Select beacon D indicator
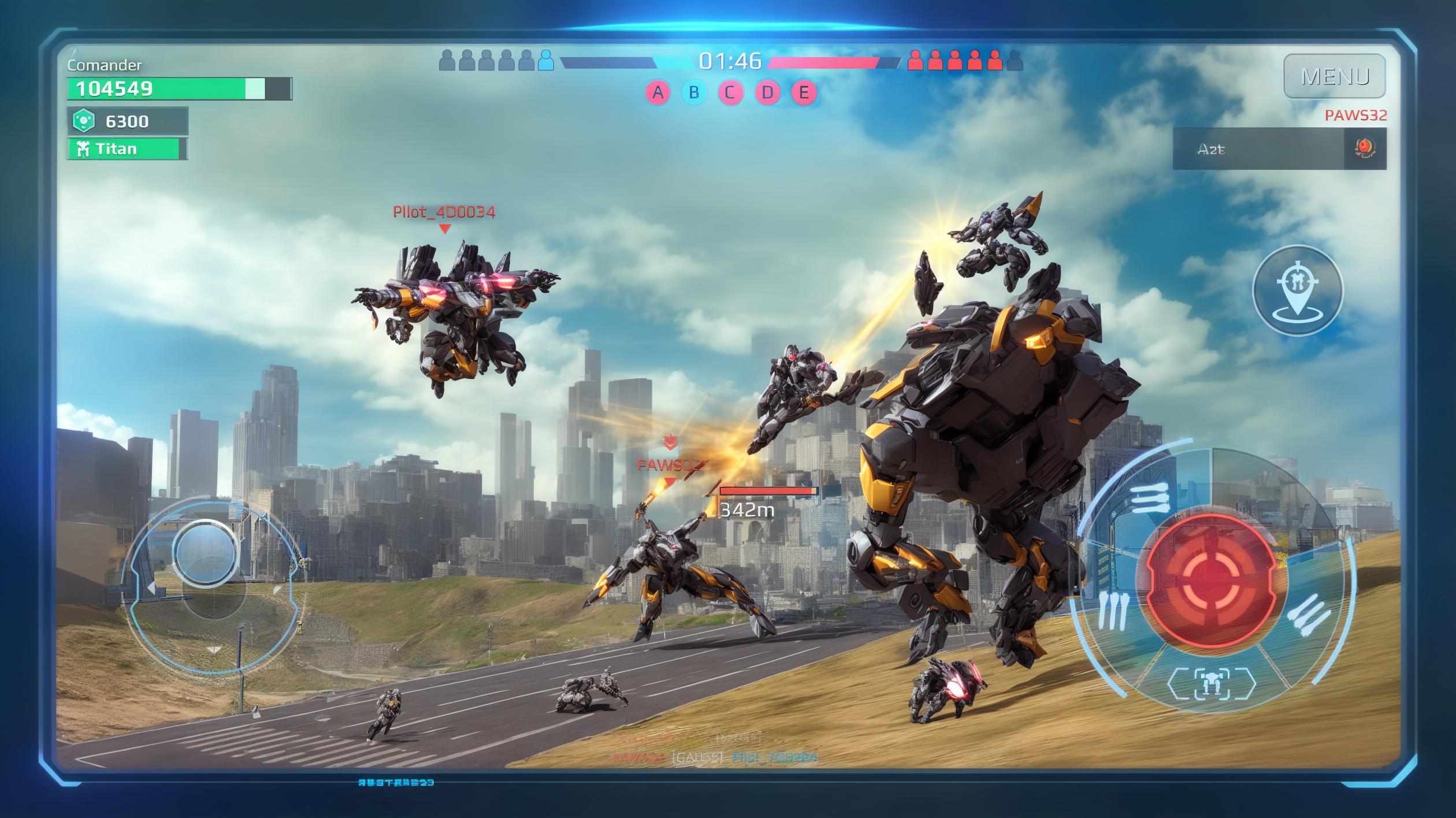This screenshot has width=1456, height=818. point(767,92)
